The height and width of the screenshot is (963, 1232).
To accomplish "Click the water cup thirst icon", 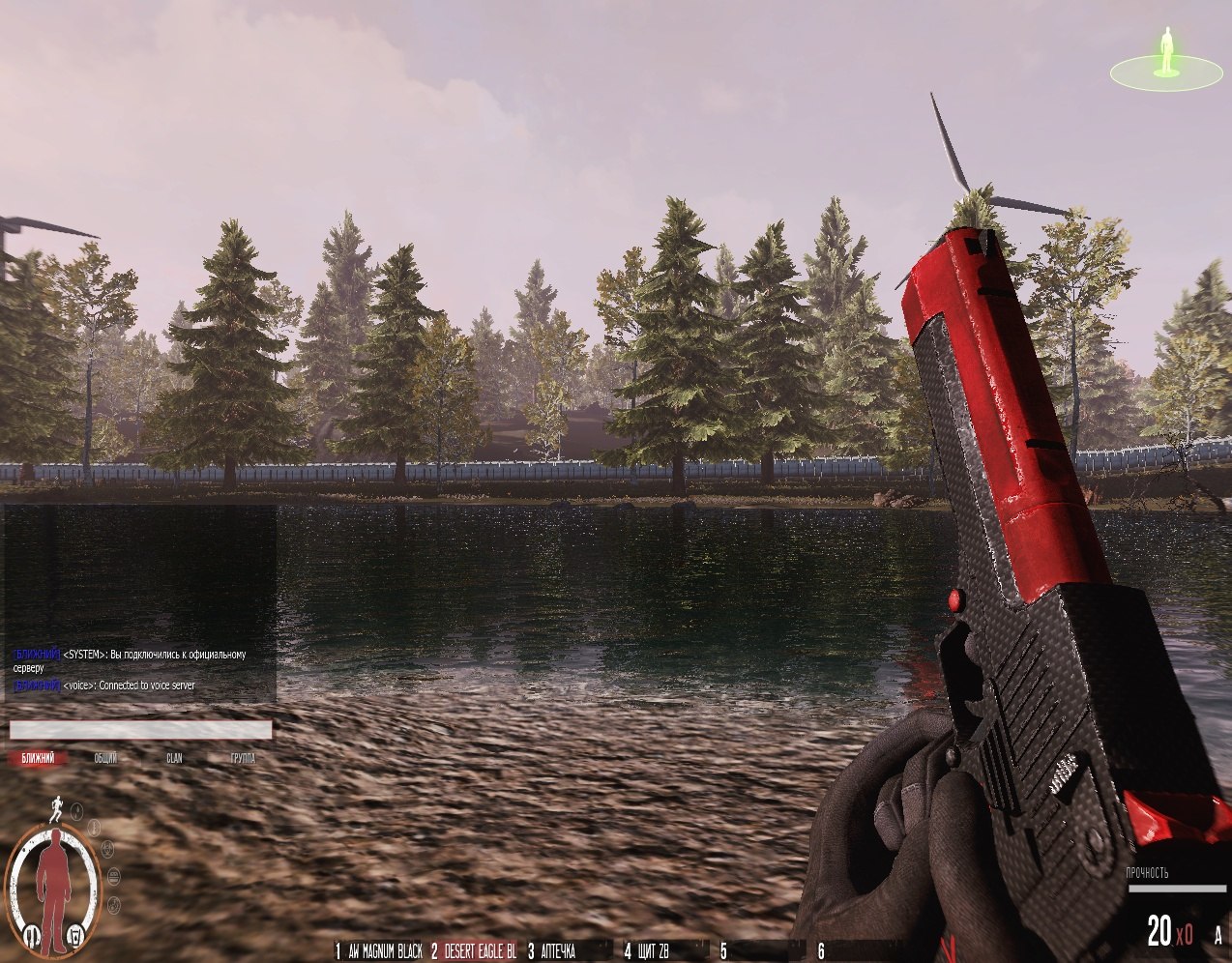I will [77, 935].
